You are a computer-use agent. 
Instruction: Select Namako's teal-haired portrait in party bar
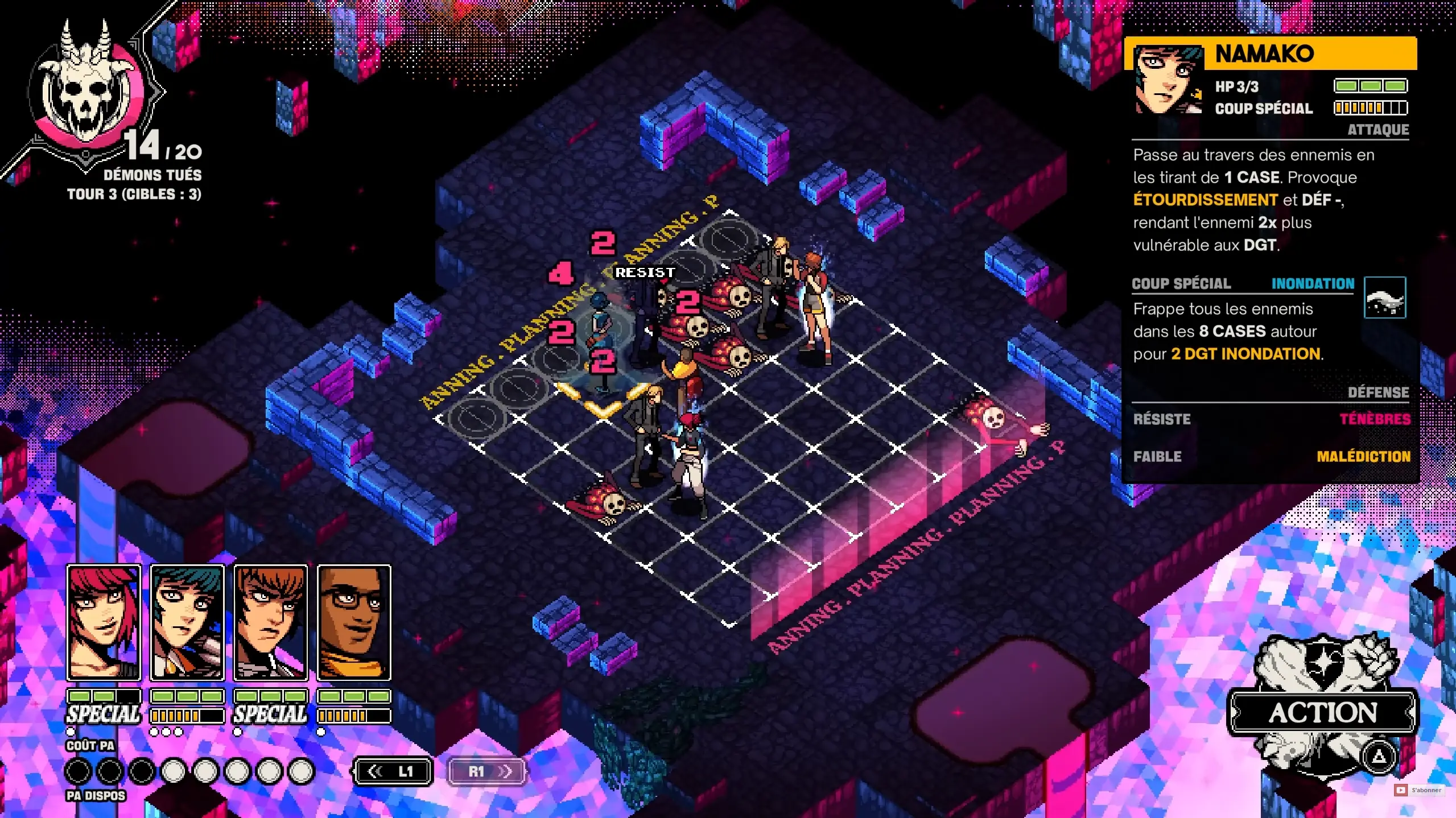coord(187,622)
